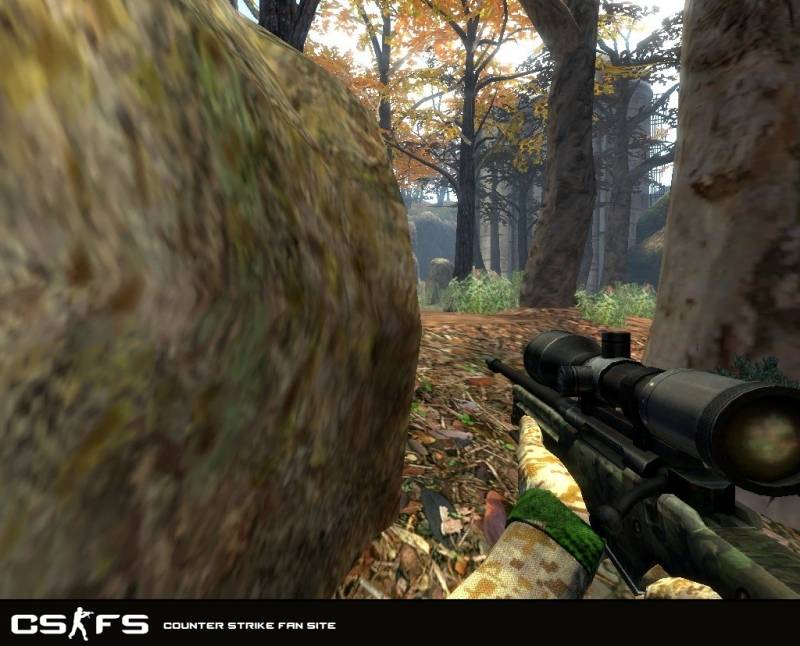Select the Counter Strike Fan Site text
Viewport: 800px width, 646px height.
[x=249, y=626]
